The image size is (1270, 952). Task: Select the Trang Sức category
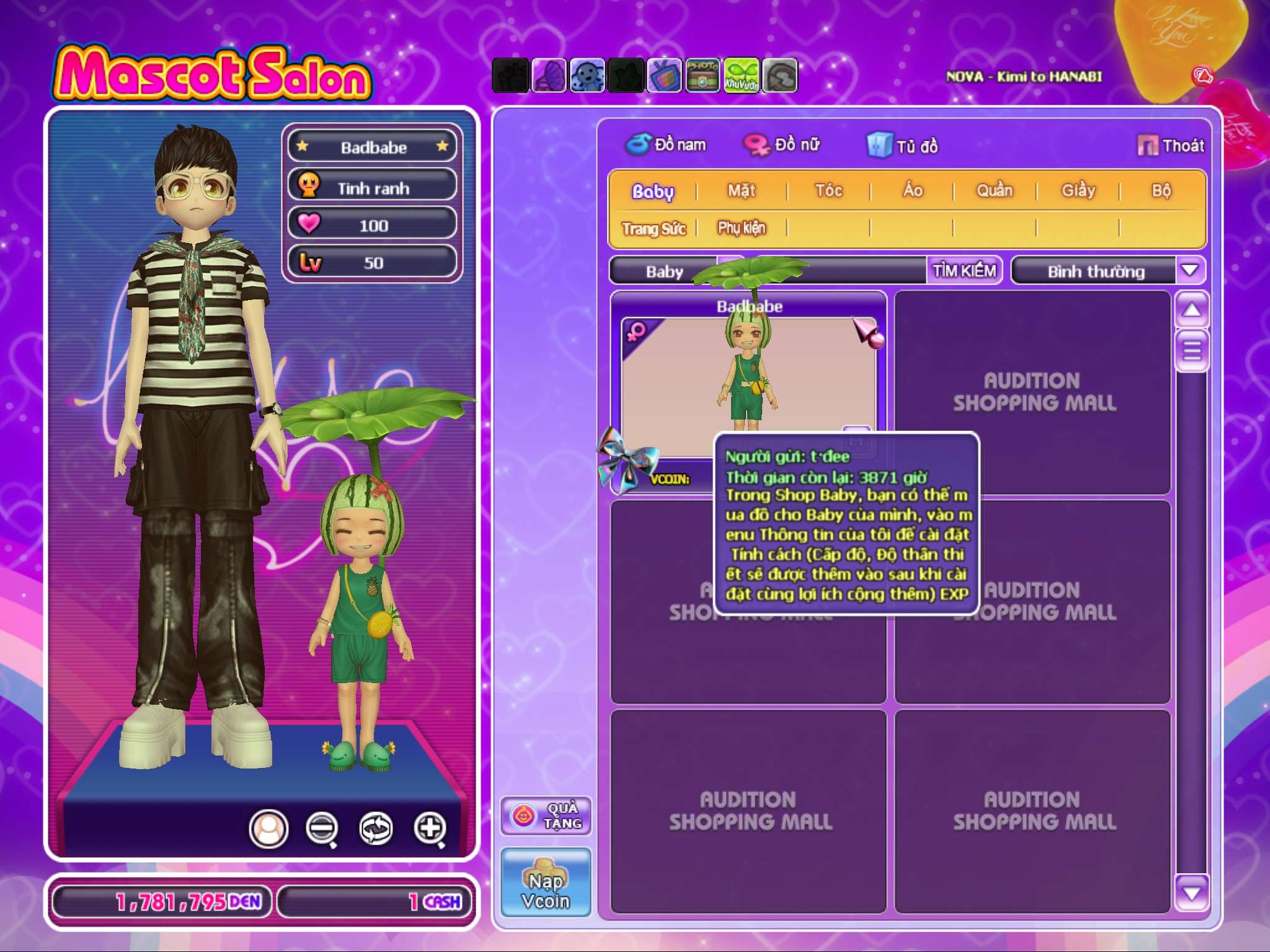pyautogui.click(x=654, y=229)
